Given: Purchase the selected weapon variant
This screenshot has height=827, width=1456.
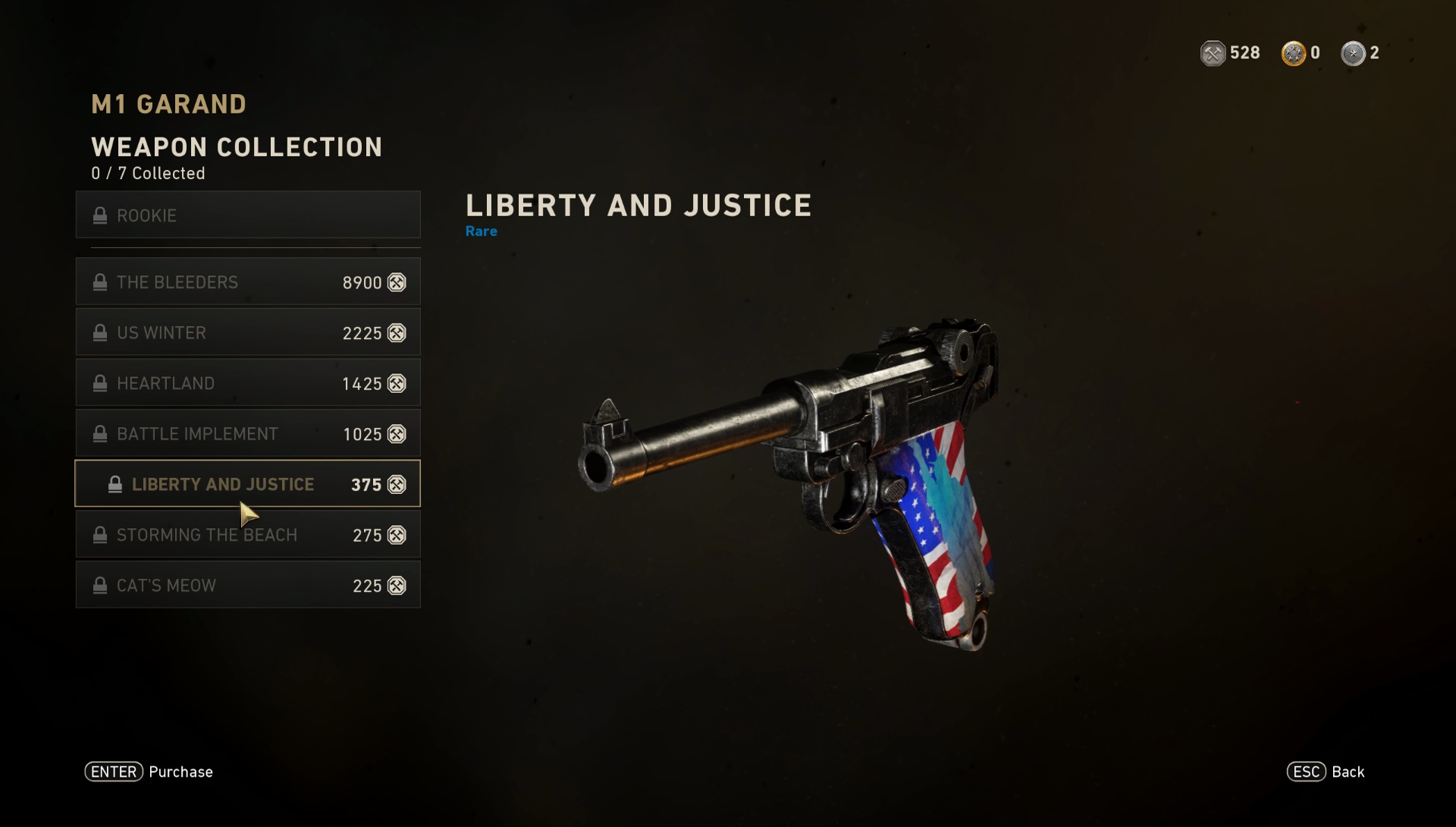Looking at the screenshot, I should pyautogui.click(x=149, y=772).
